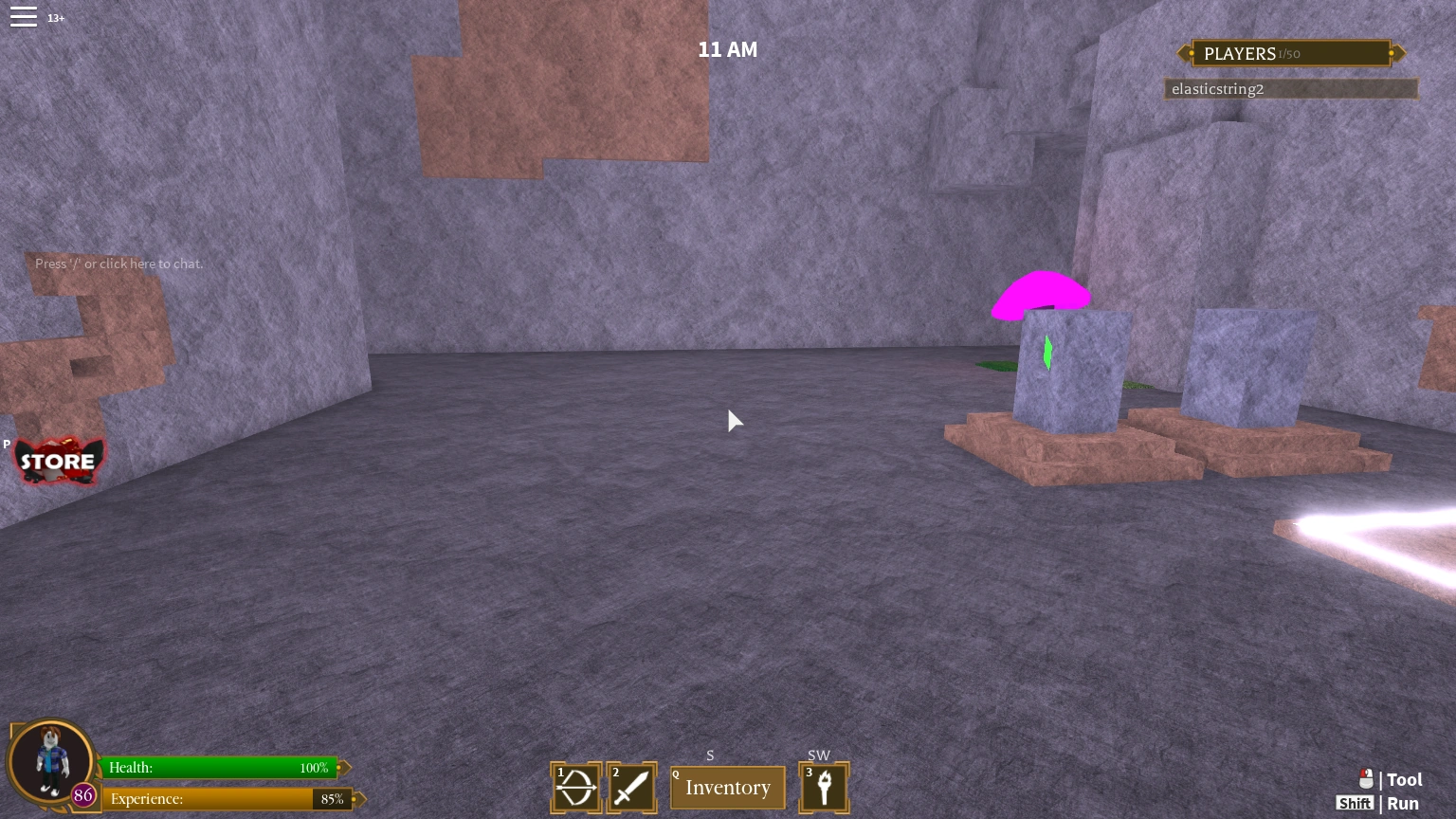Screen dimensions: 1456x819
Task: Click the level 86 badge
Action: pyautogui.click(x=83, y=796)
